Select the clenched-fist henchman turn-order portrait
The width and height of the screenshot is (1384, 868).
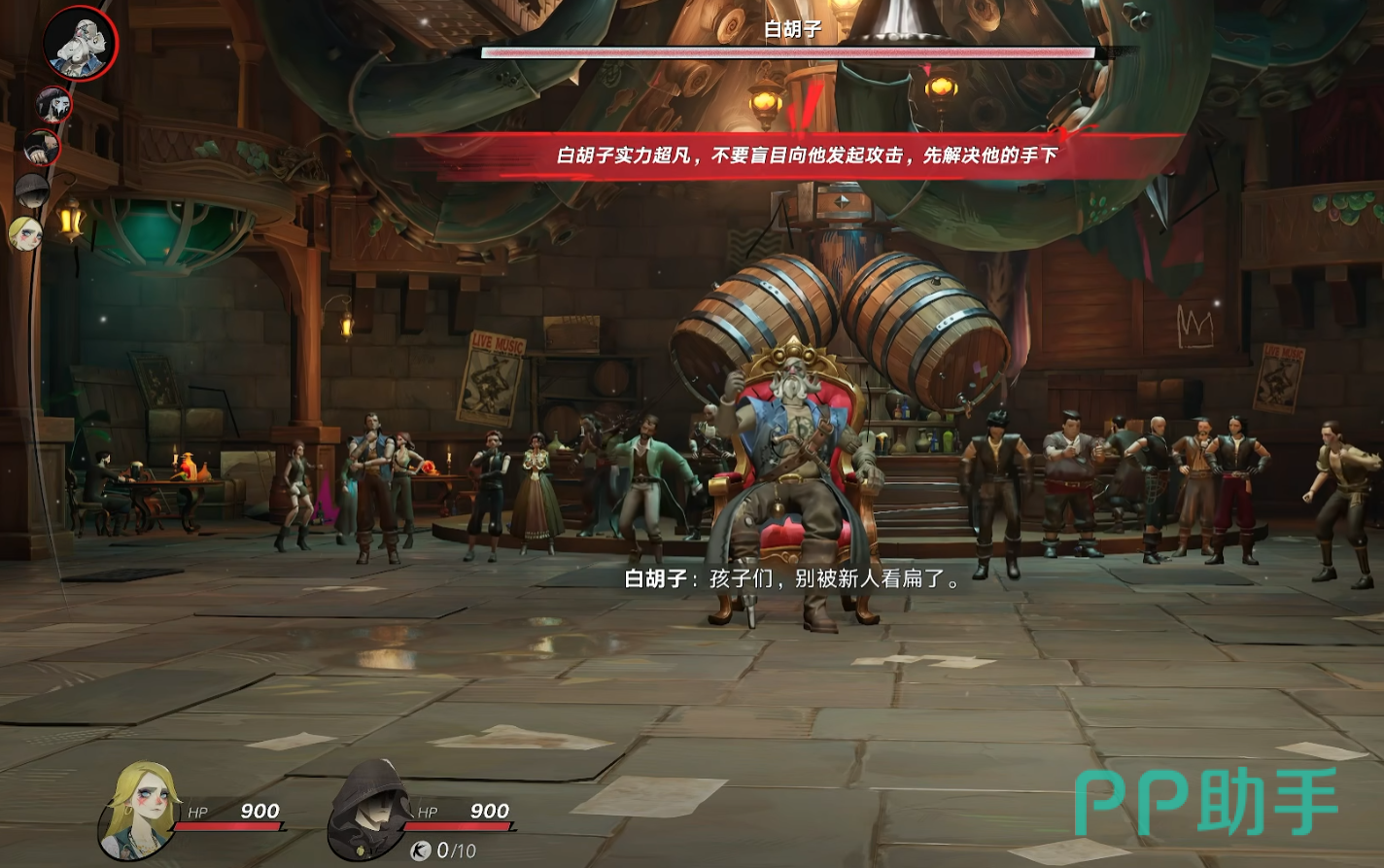point(42,149)
